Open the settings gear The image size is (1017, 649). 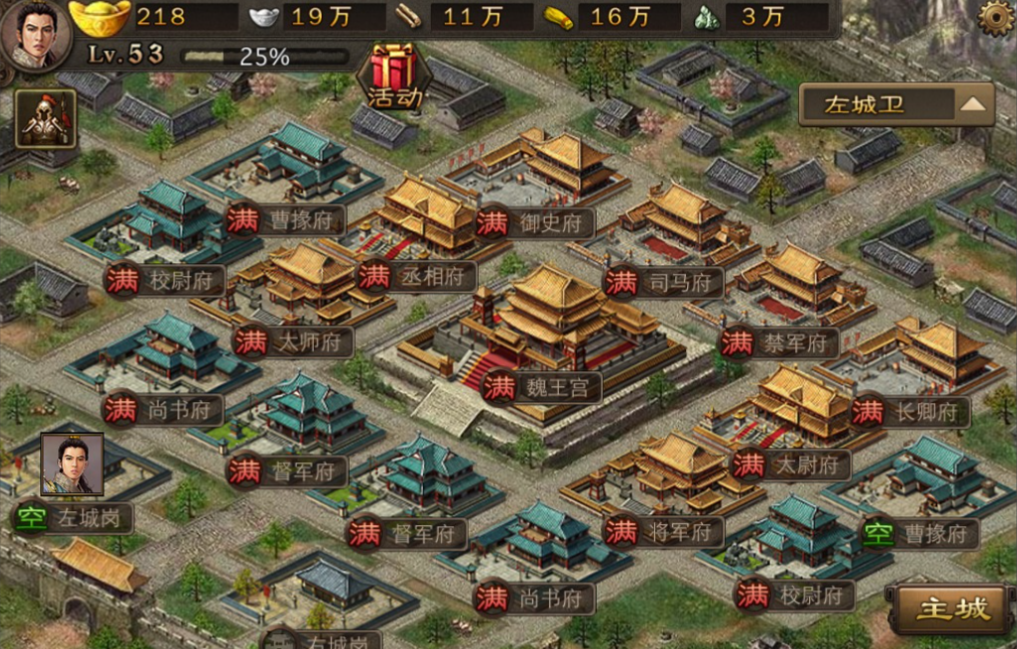click(x=994, y=18)
